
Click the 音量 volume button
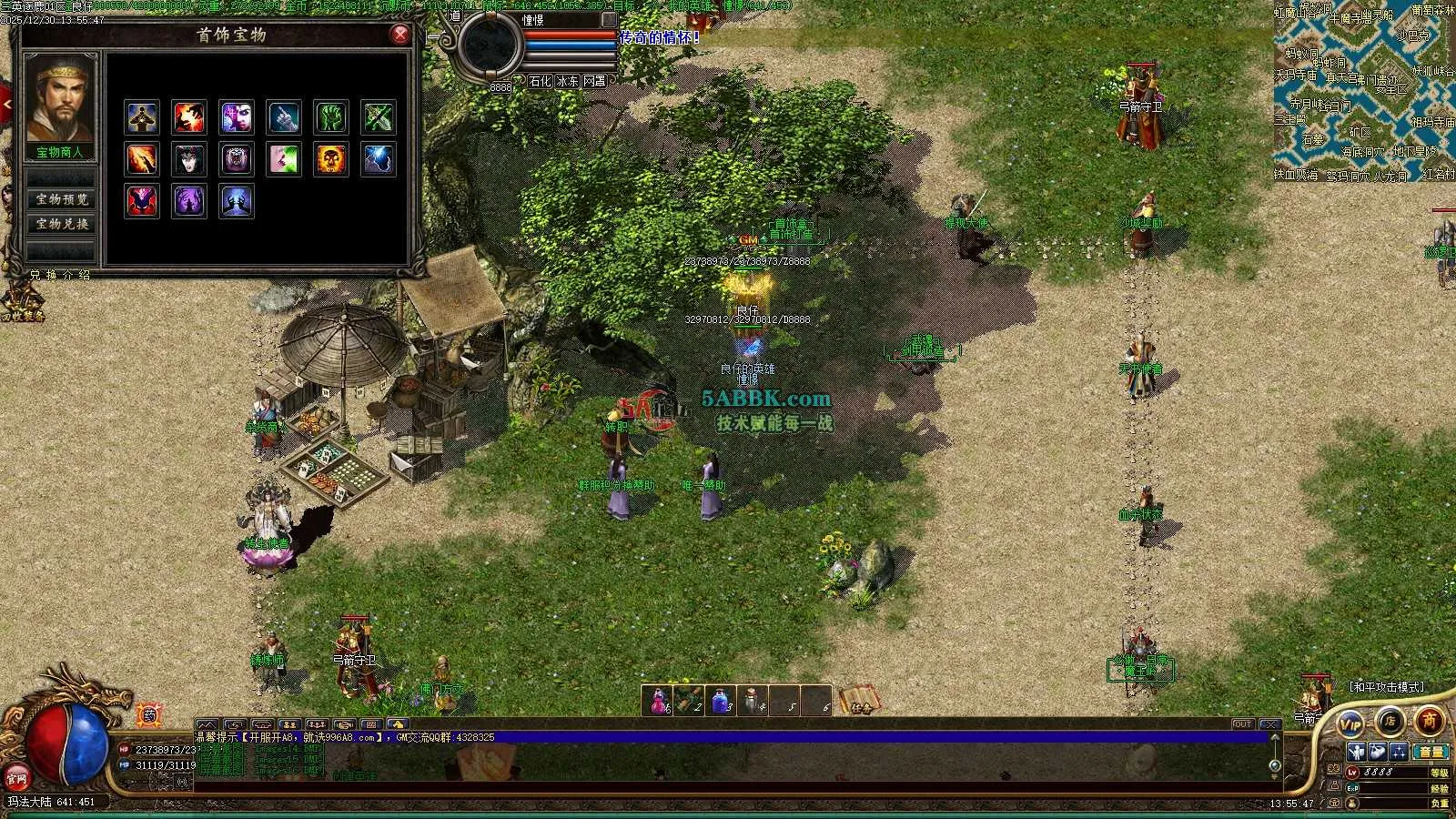[x=1431, y=752]
